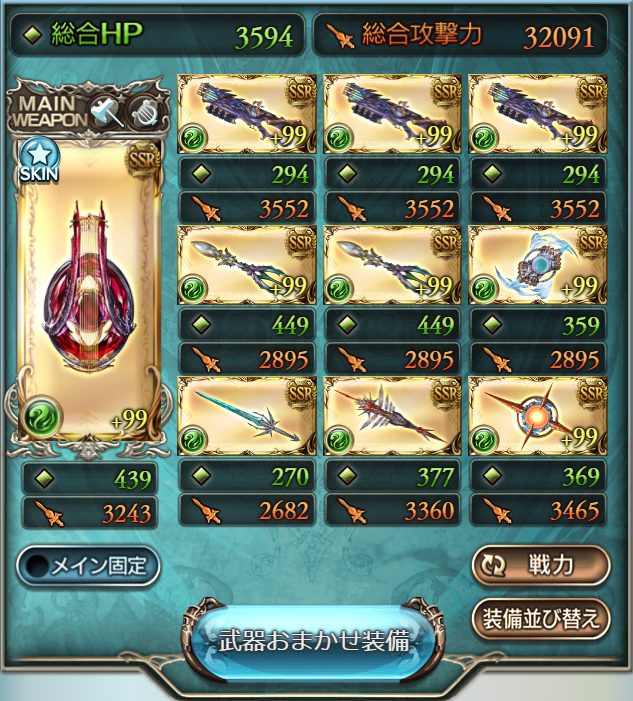
Task: Select the round blue-winged weapon slot
Action: [x=539, y=265]
